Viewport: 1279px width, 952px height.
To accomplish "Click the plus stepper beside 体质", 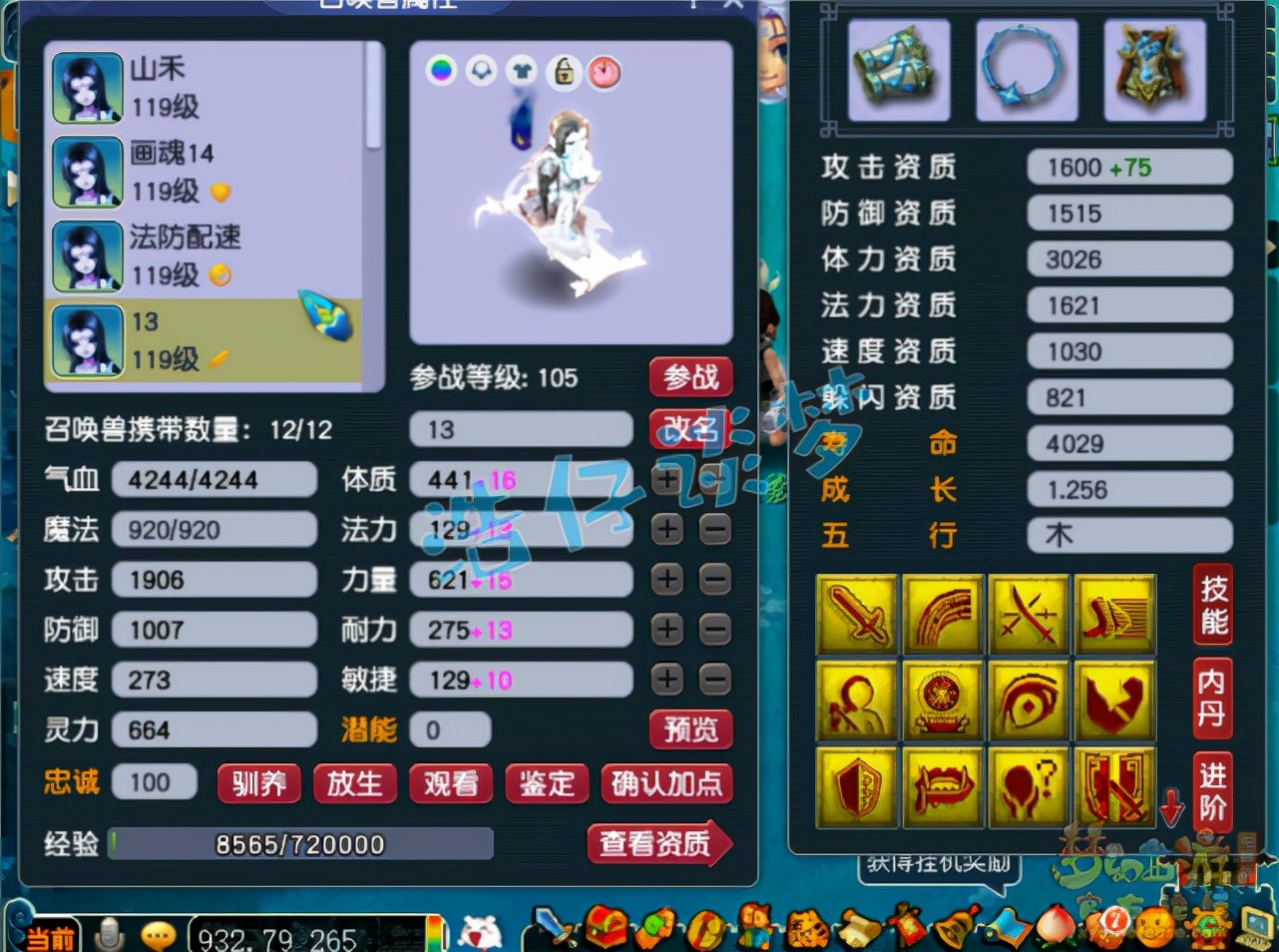I will tap(666, 480).
